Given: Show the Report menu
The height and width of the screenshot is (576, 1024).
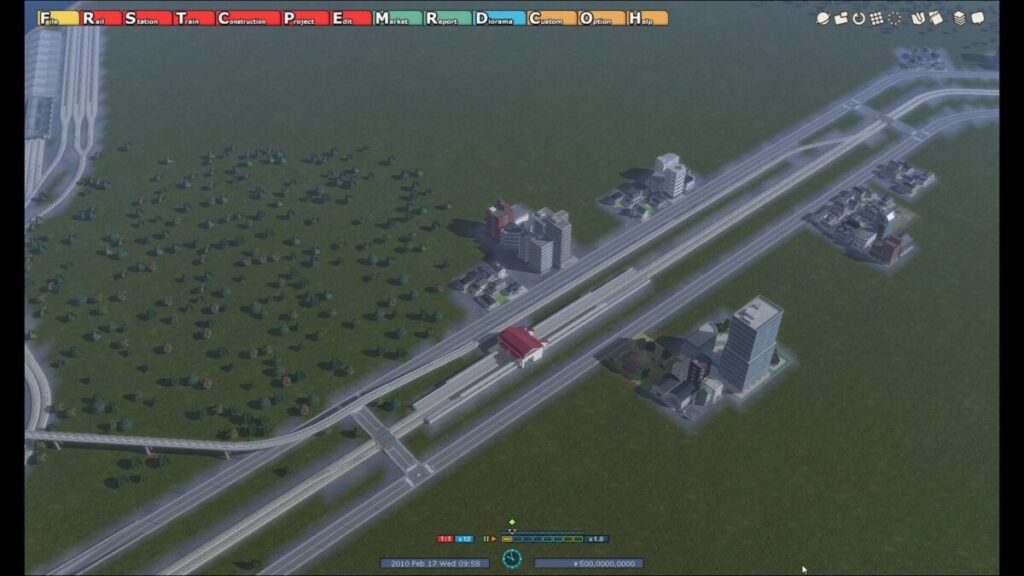Looking at the screenshot, I should pos(447,18).
